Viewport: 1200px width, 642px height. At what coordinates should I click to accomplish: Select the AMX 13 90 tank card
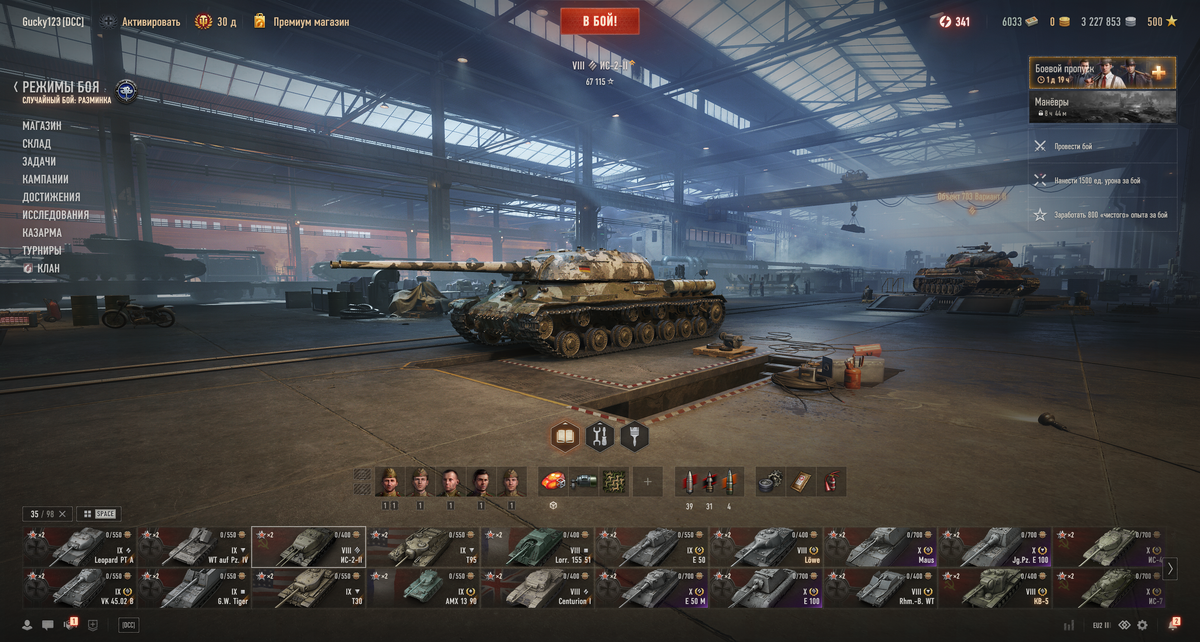(422, 588)
